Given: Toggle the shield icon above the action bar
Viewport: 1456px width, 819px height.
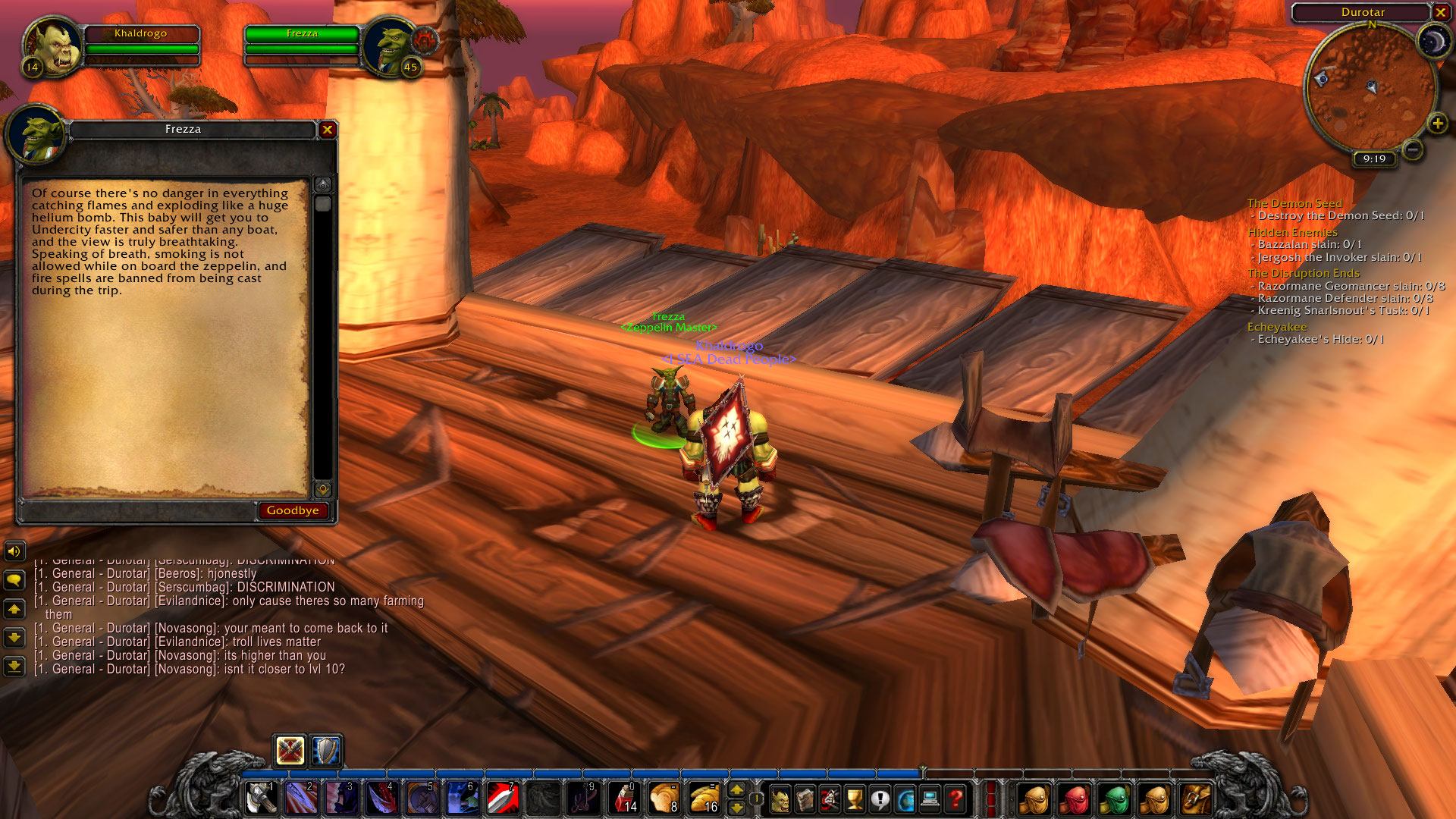Looking at the screenshot, I should pos(325,751).
